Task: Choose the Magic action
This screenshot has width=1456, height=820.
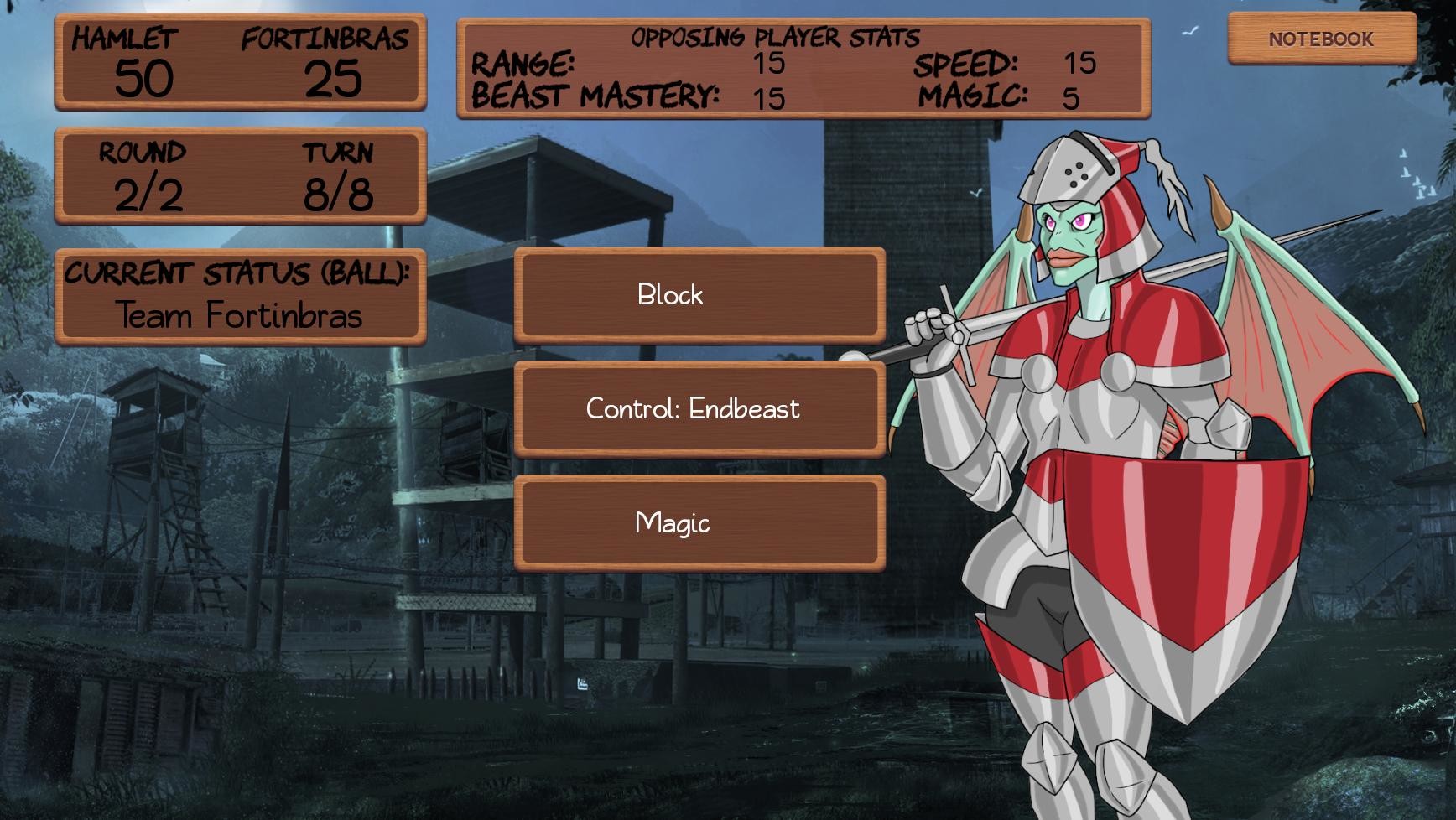Action: [700, 522]
